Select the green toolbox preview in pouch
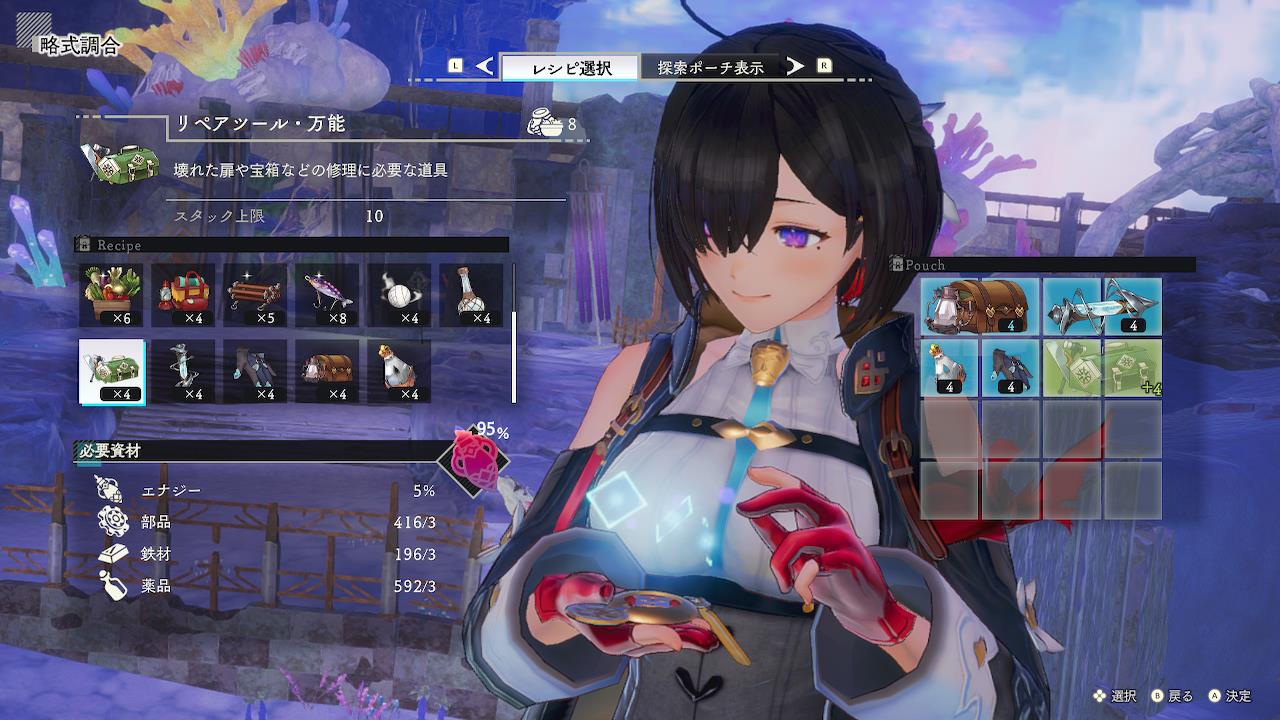 click(x=1102, y=367)
